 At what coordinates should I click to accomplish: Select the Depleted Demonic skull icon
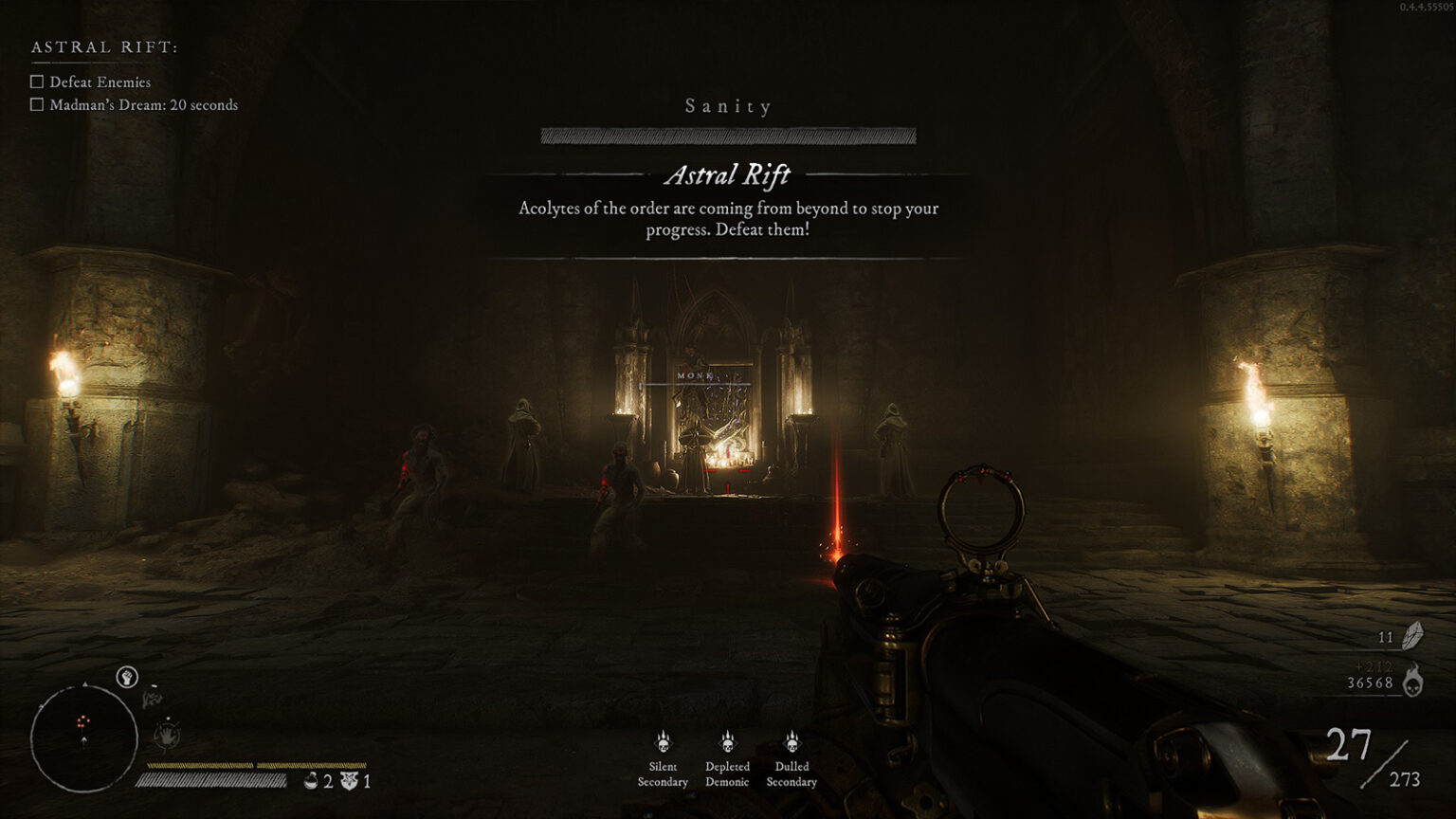click(727, 741)
